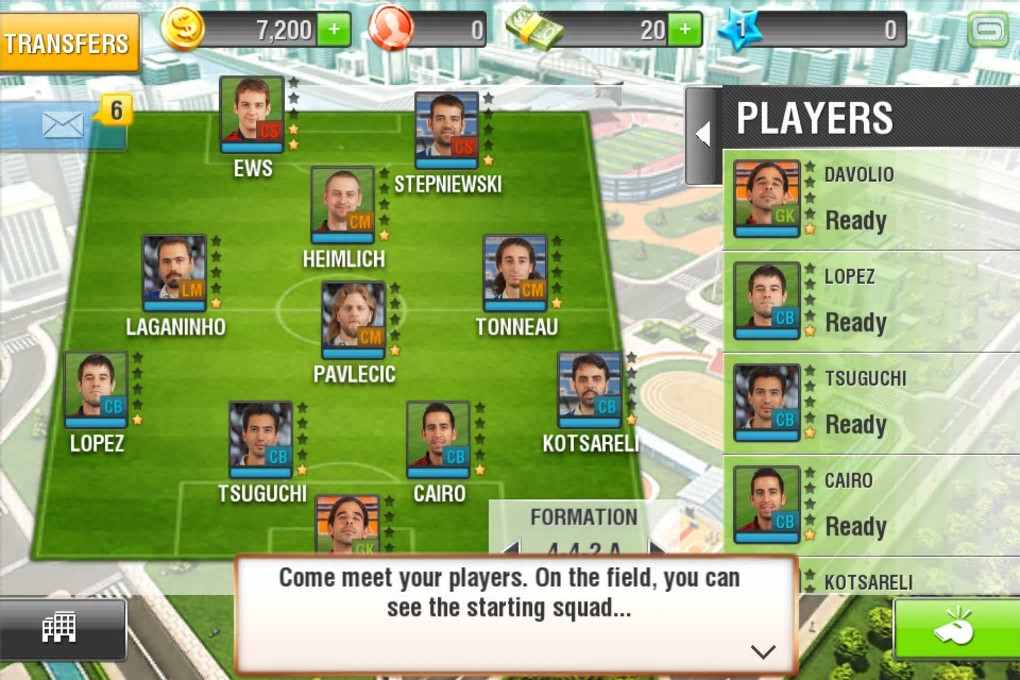Open the city buildings menu
The width and height of the screenshot is (1020, 680).
60,628
